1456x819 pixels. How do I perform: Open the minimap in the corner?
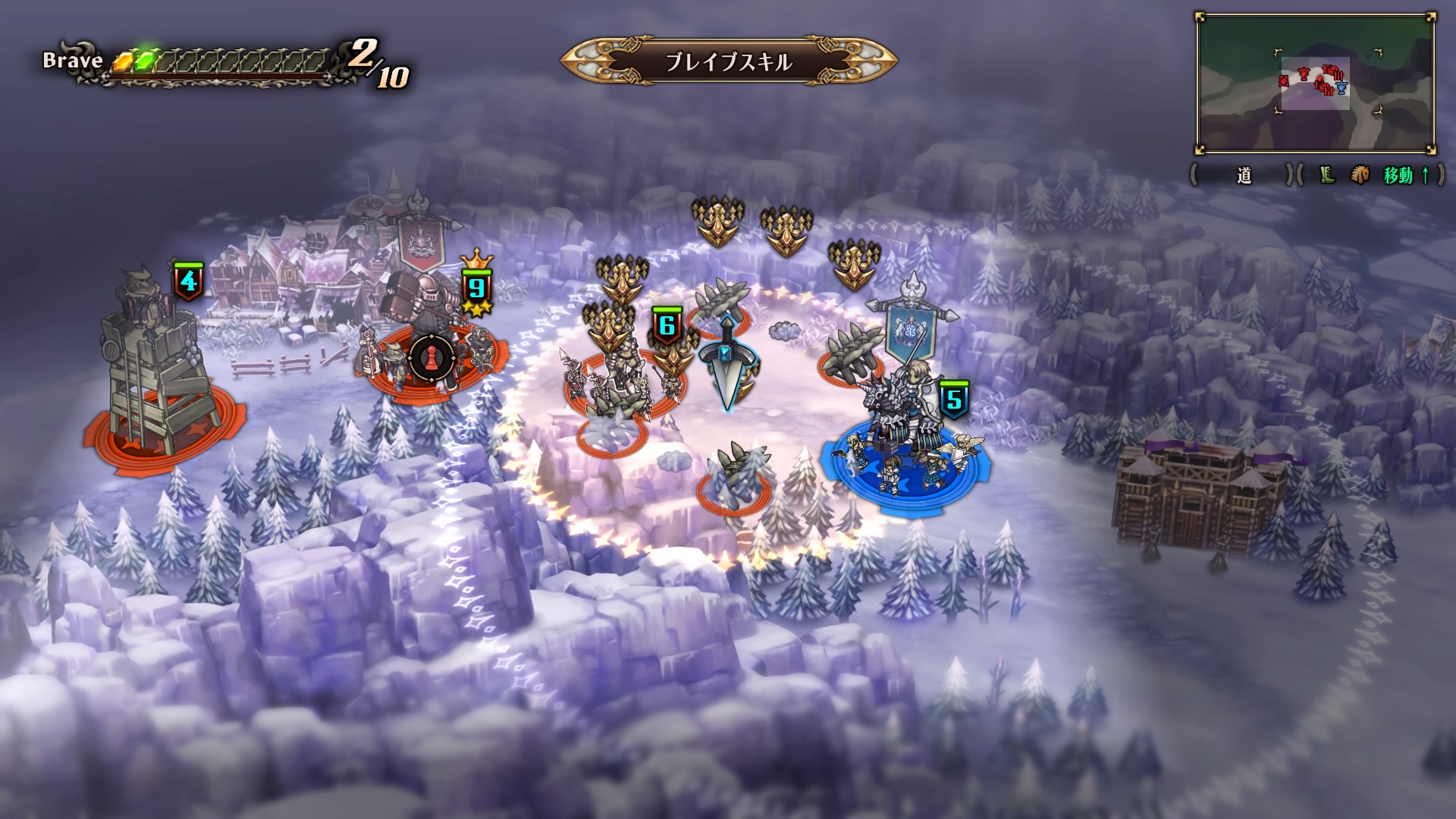[x=1315, y=83]
